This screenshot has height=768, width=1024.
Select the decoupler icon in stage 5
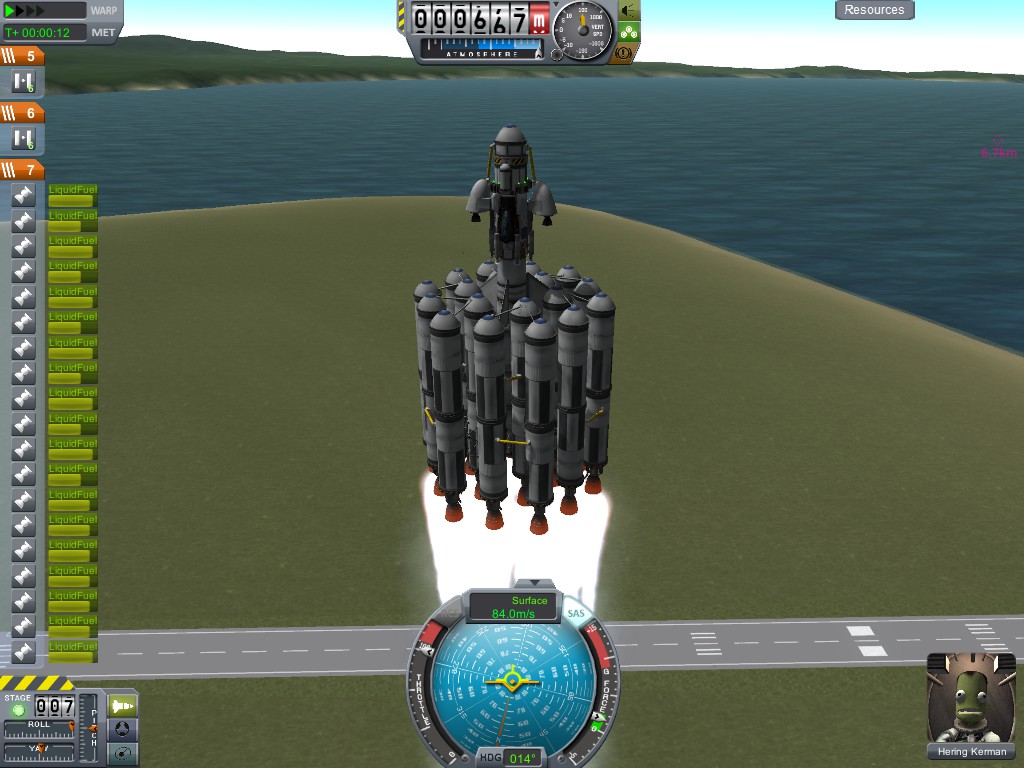[23, 82]
